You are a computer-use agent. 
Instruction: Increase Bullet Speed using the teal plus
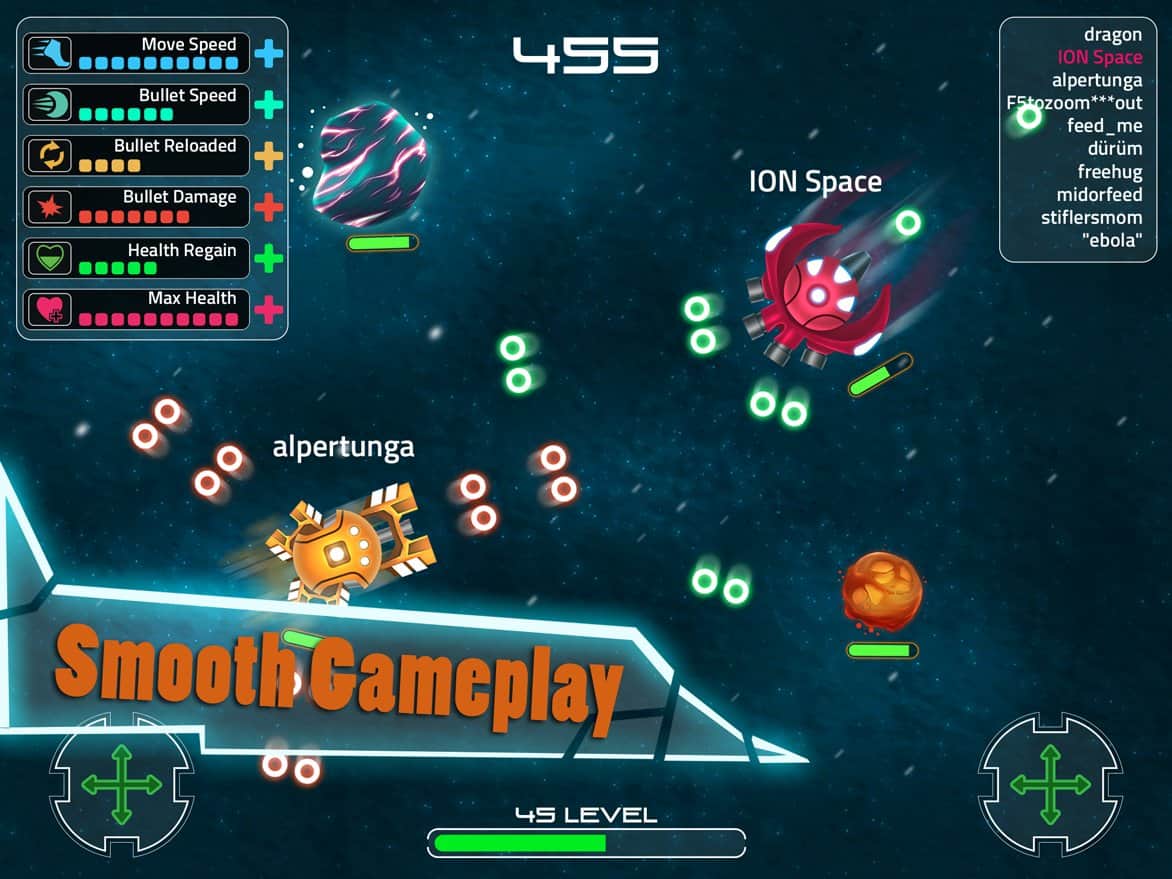(268, 104)
